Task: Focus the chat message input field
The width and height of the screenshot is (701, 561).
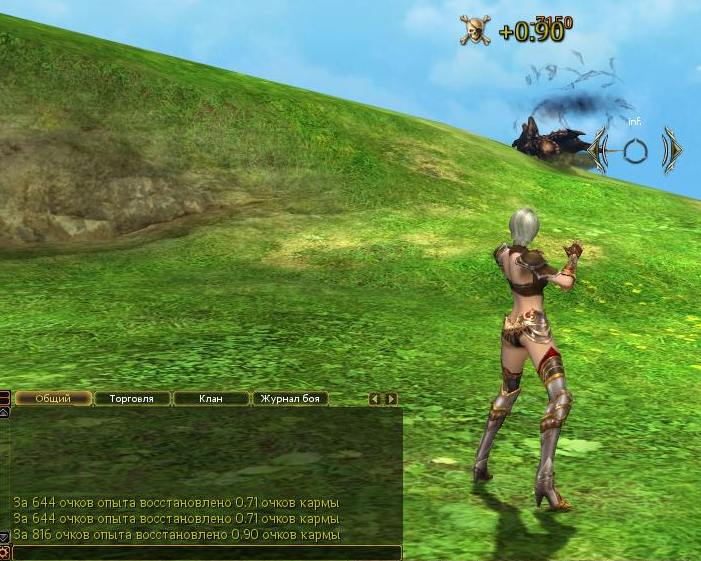Action: [206, 552]
